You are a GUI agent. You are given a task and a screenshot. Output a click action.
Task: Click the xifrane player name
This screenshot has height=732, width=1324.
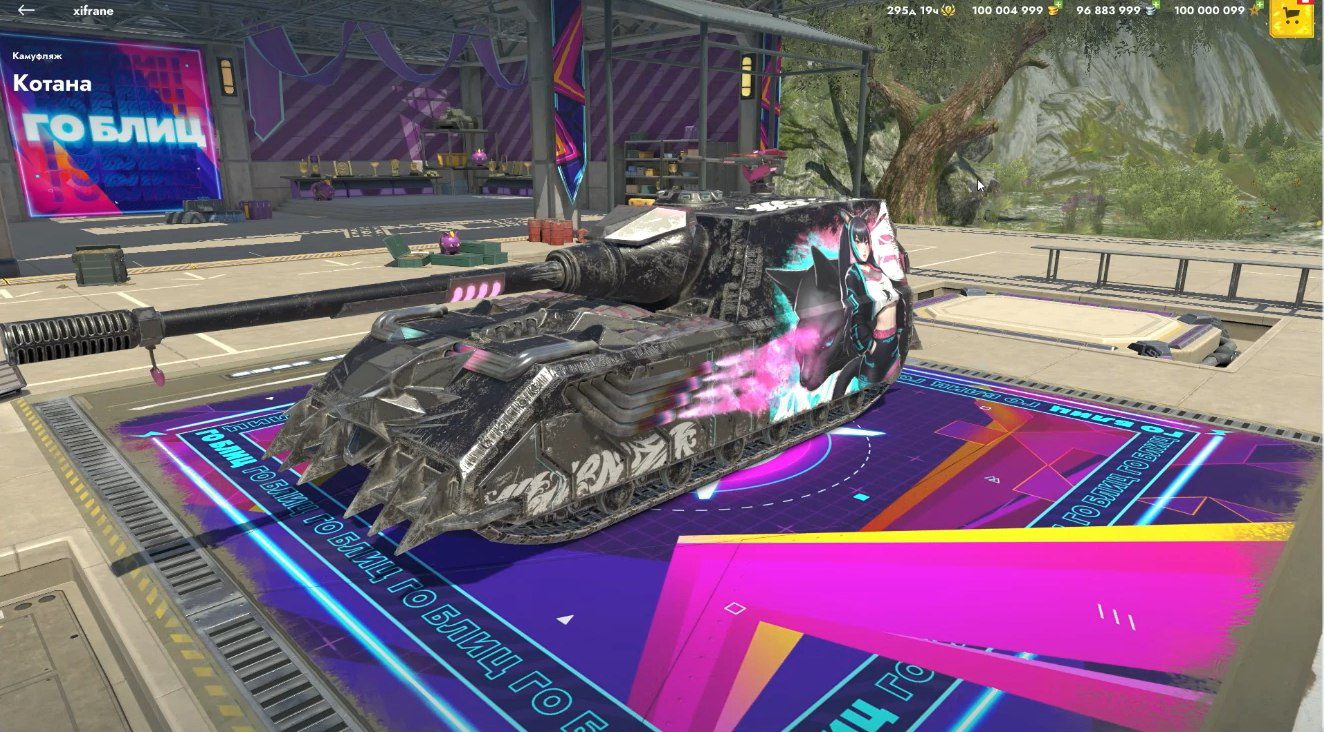[x=92, y=10]
